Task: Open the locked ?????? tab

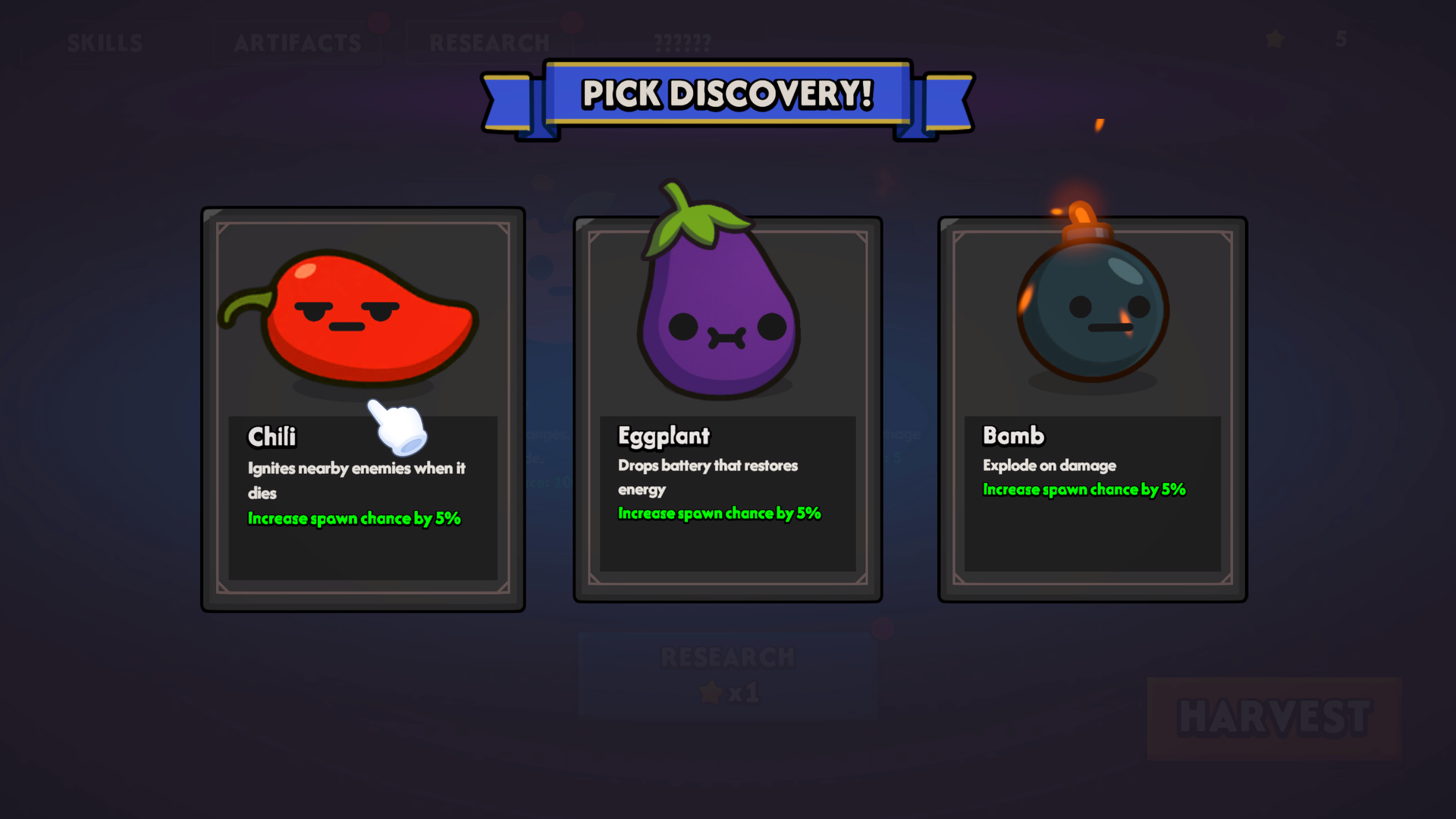Action: (681, 43)
